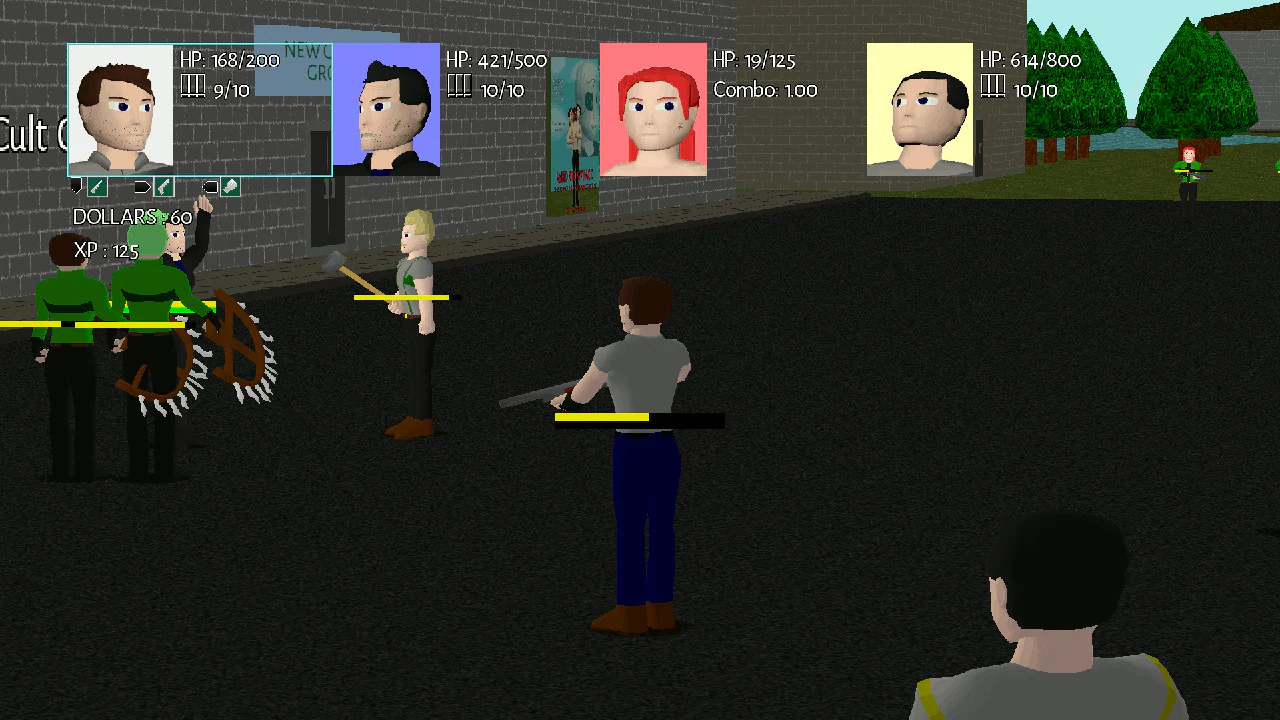The image size is (1280, 720).
Task: Click the highlighted first character portrait
Action: (120, 110)
